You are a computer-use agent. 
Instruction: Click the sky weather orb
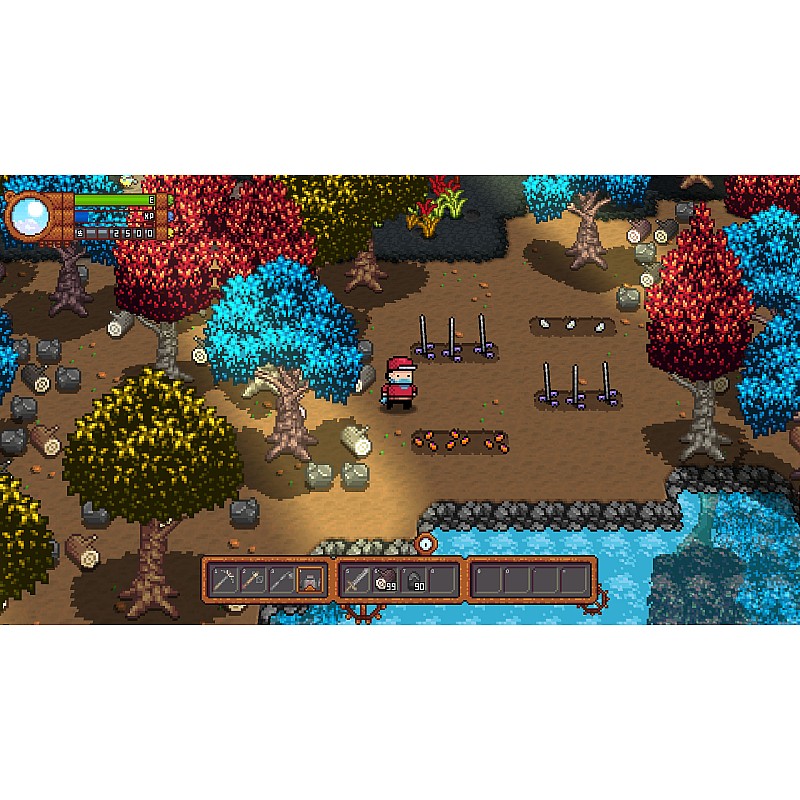pyautogui.click(x=28, y=213)
